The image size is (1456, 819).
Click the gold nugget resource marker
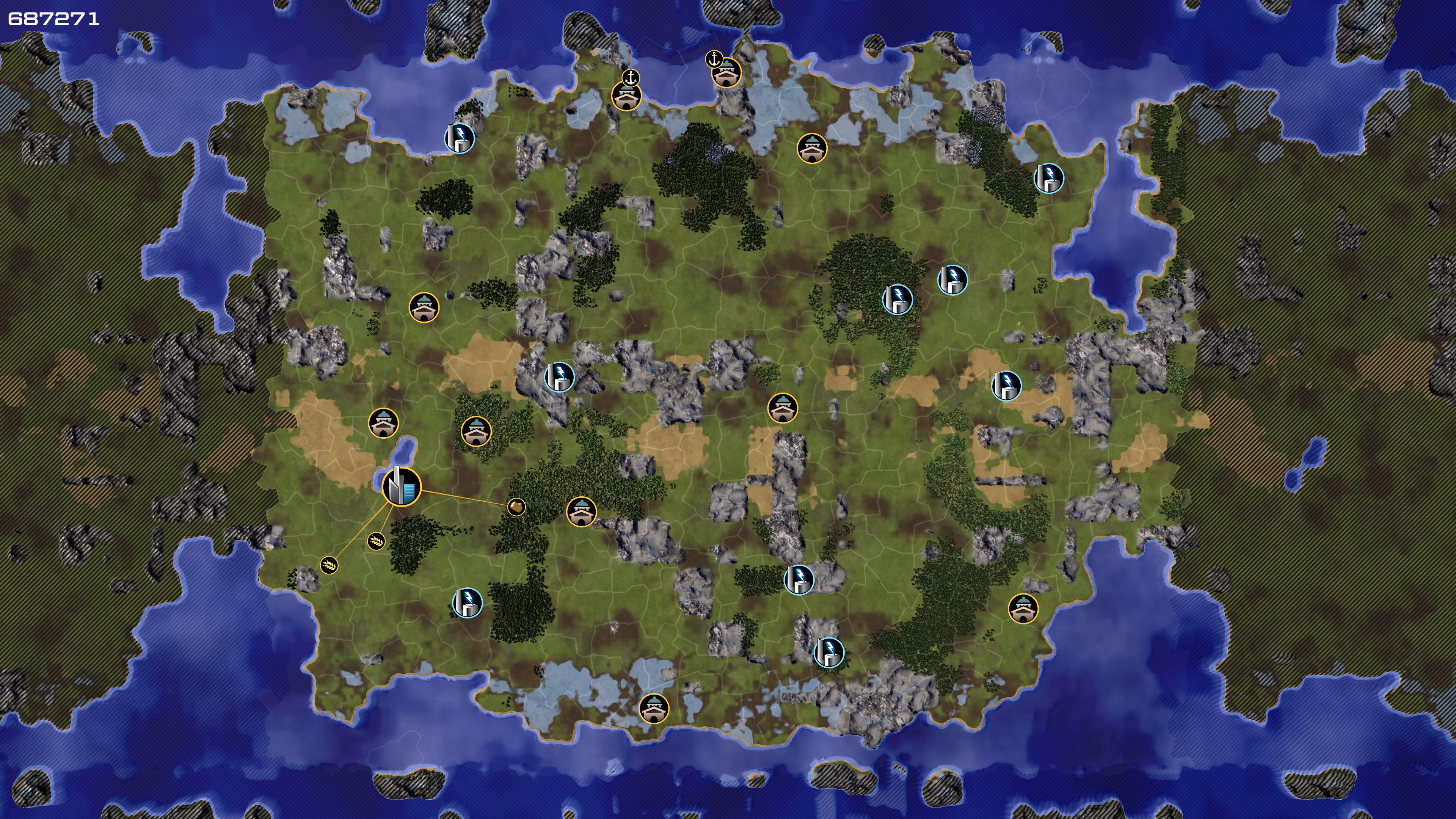516,507
